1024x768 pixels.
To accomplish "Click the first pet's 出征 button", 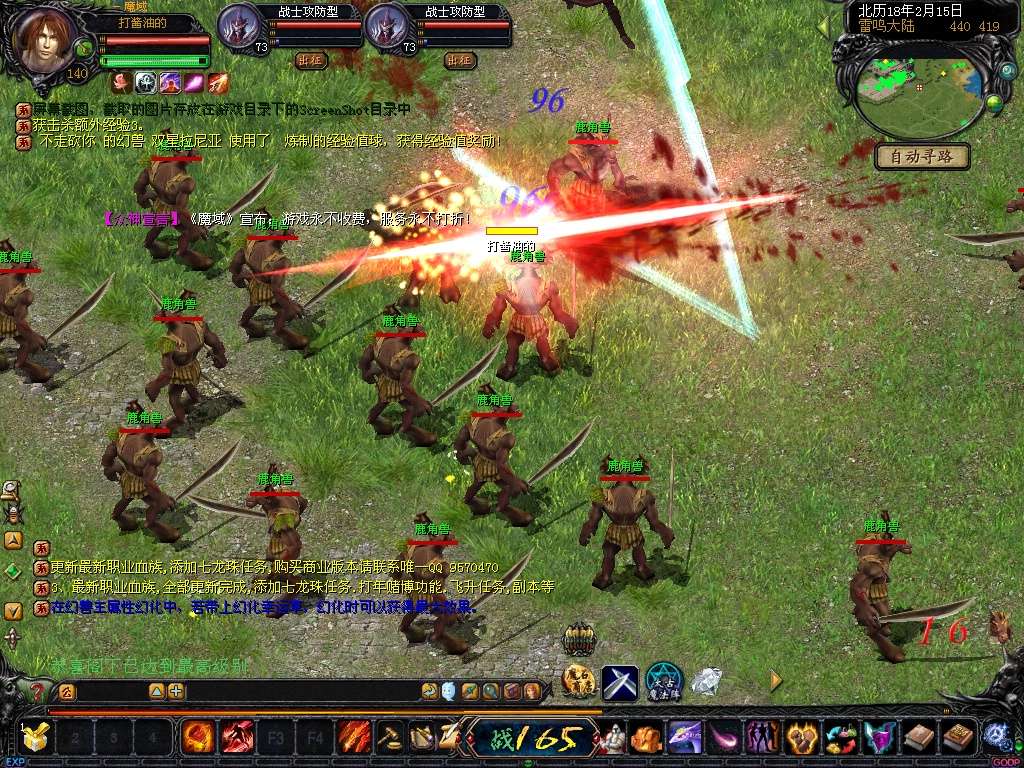I will pyautogui.click(x=312, y=60).
